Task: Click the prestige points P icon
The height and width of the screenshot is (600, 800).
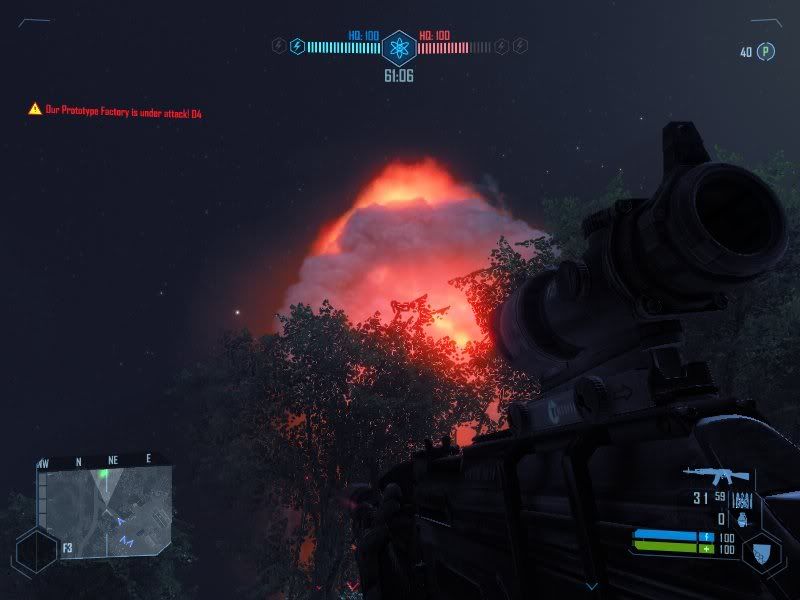Action: (766, 52)
